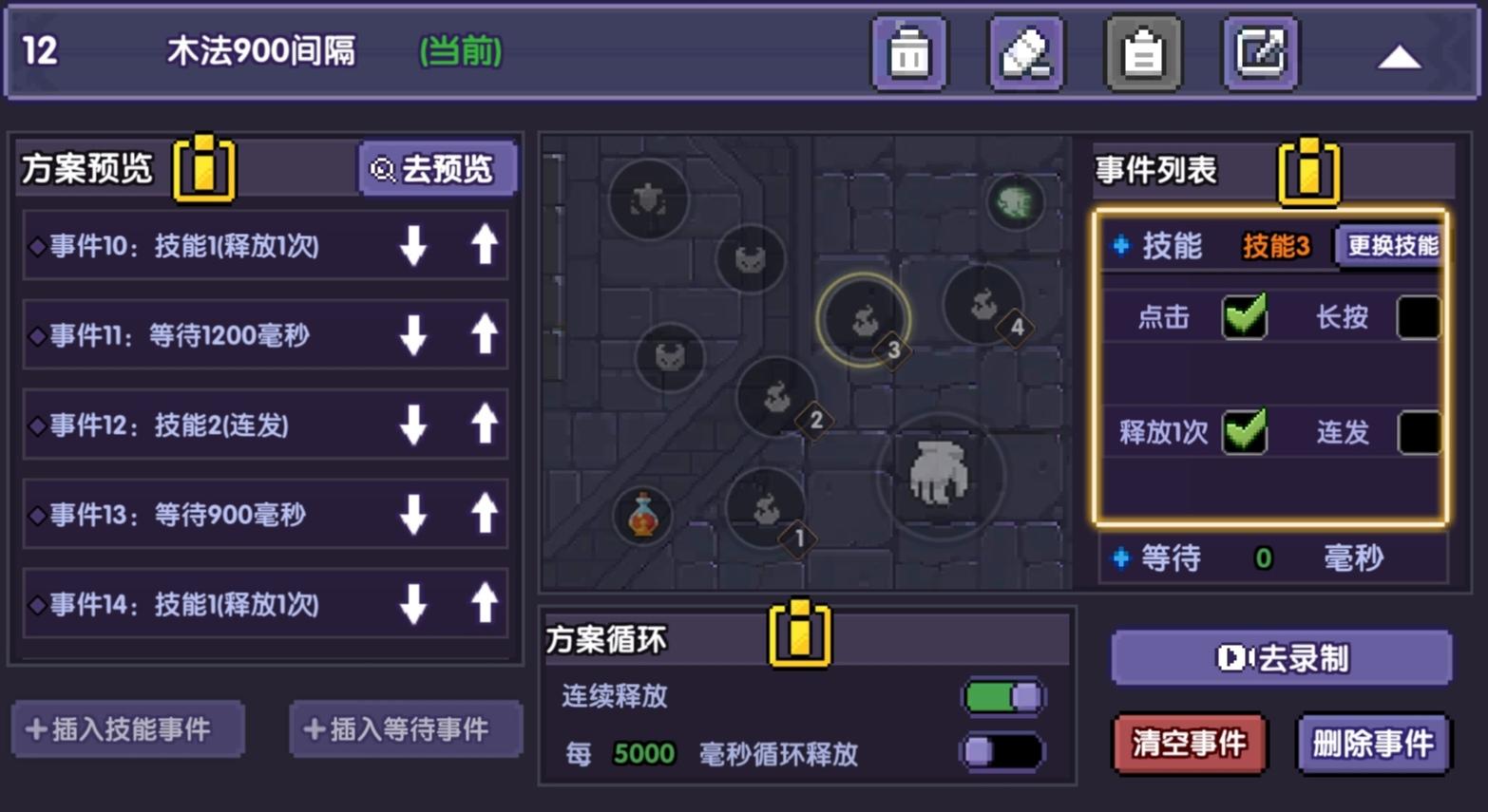Move 事件10 down using its down arrow
Image resolution: width=1488 pixels, height=812 pixels.
[x=412, y=245]
